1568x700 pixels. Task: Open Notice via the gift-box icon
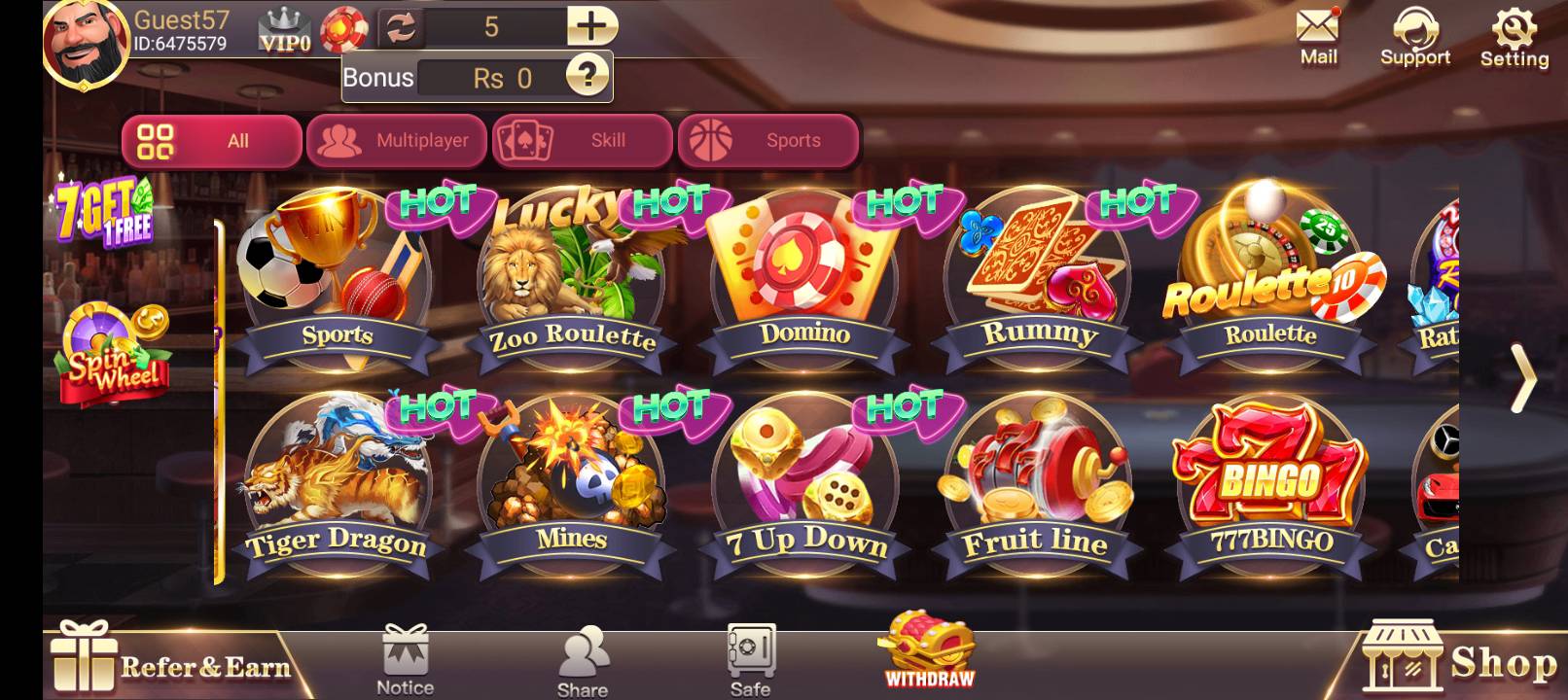(404, 653)
